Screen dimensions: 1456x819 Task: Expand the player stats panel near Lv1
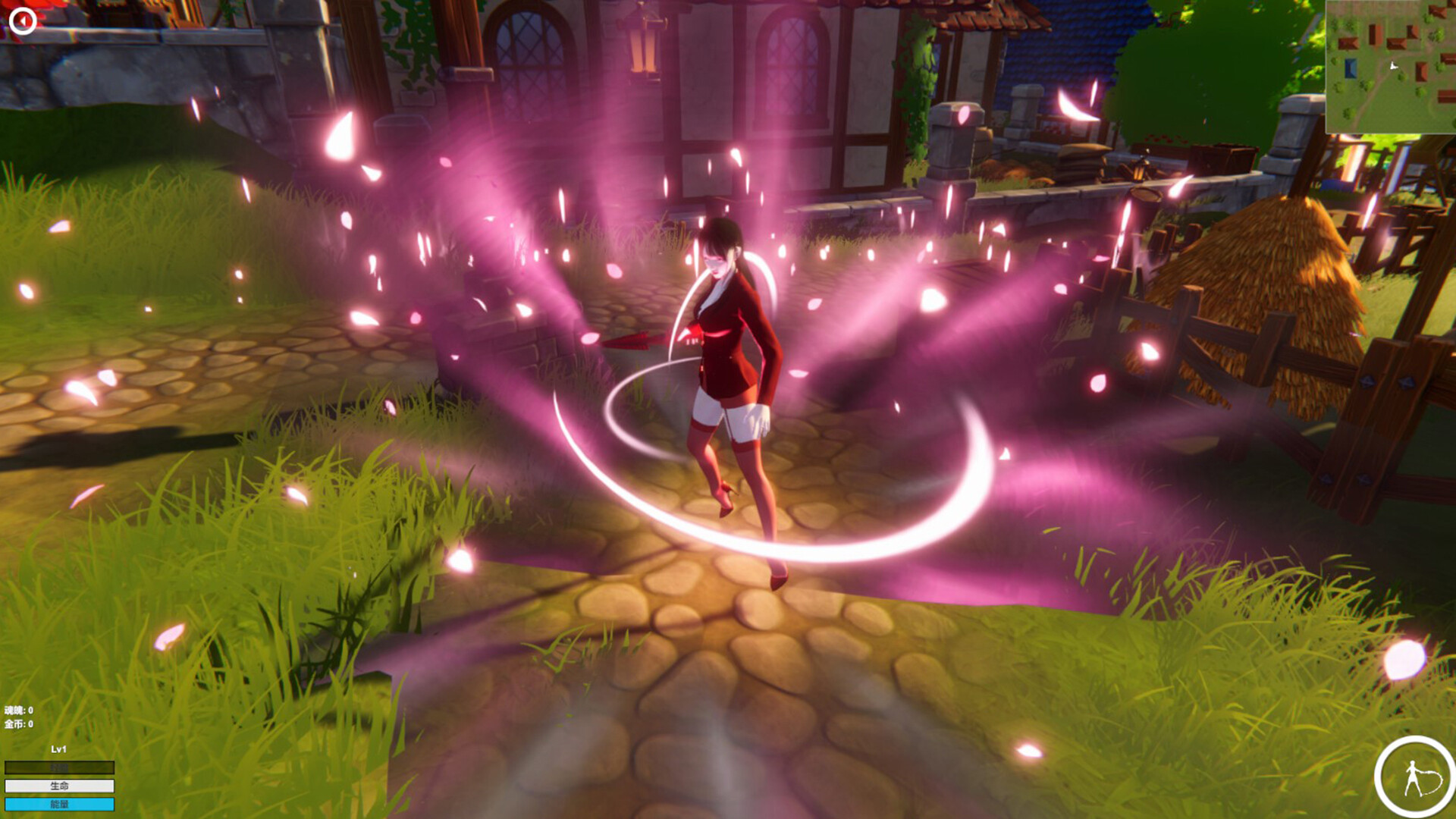(x=59, y=749)
